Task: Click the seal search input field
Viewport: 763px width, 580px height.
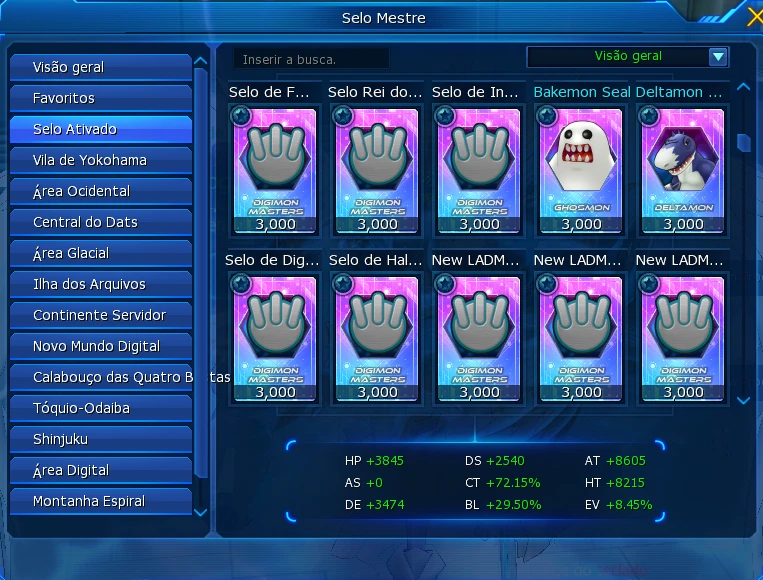Action: click(311, 60)
